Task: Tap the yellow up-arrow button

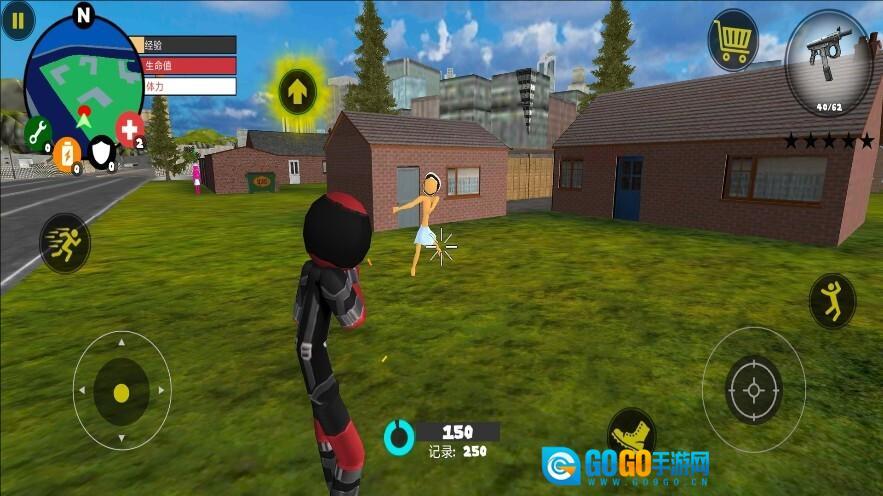Action: 297,92
